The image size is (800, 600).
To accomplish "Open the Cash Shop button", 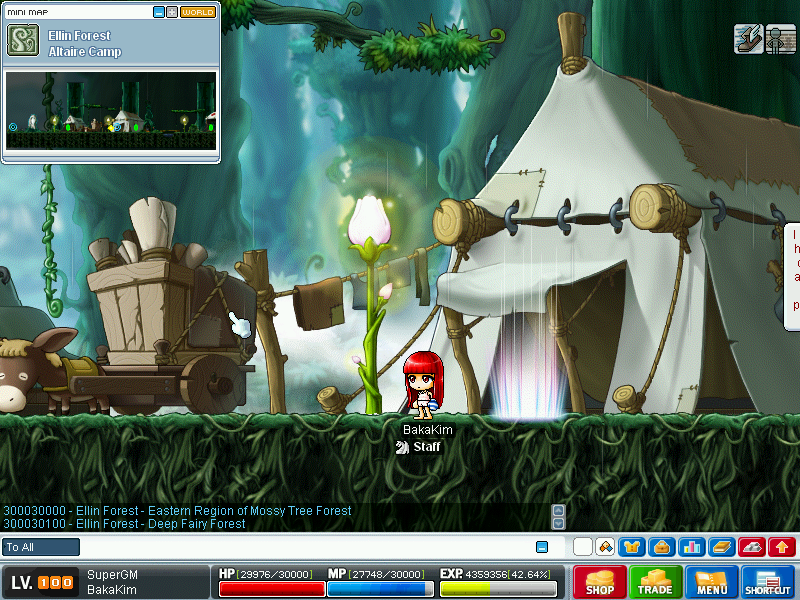I will click(x=600, y=582).
